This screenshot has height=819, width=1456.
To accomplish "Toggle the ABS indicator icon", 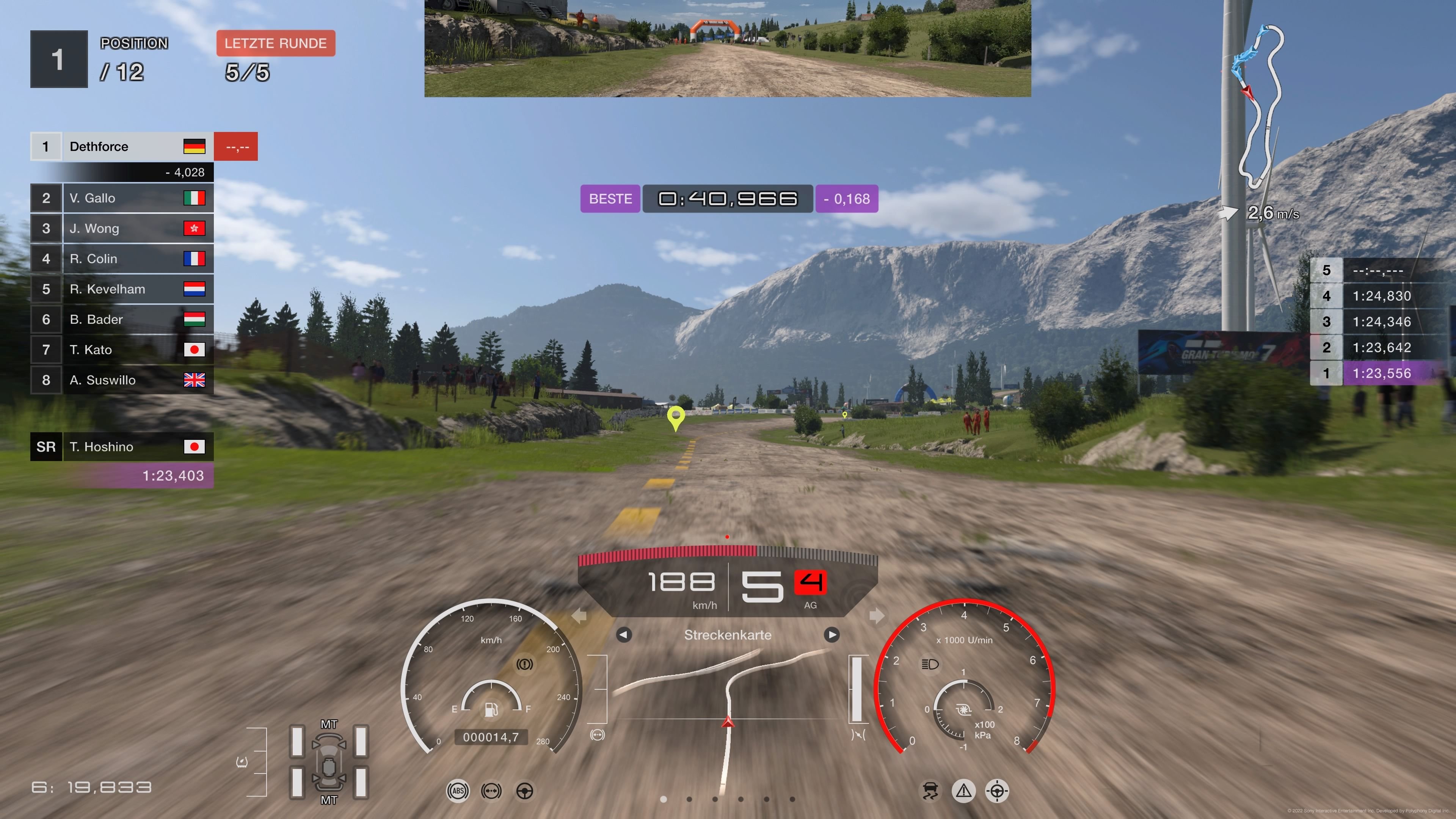I will 458,791.
